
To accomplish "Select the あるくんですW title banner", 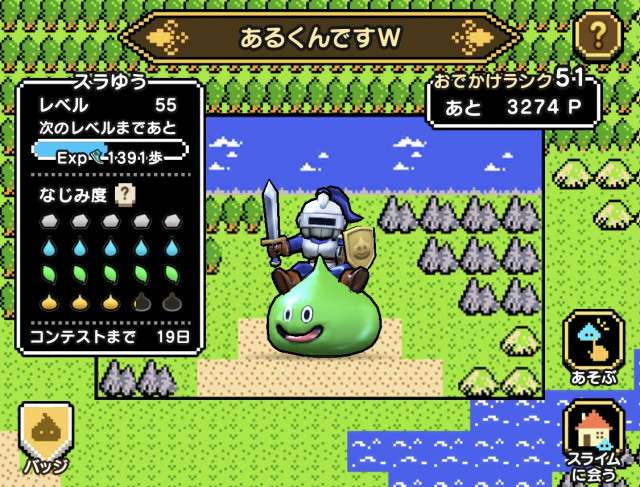I will click(320, 38).
